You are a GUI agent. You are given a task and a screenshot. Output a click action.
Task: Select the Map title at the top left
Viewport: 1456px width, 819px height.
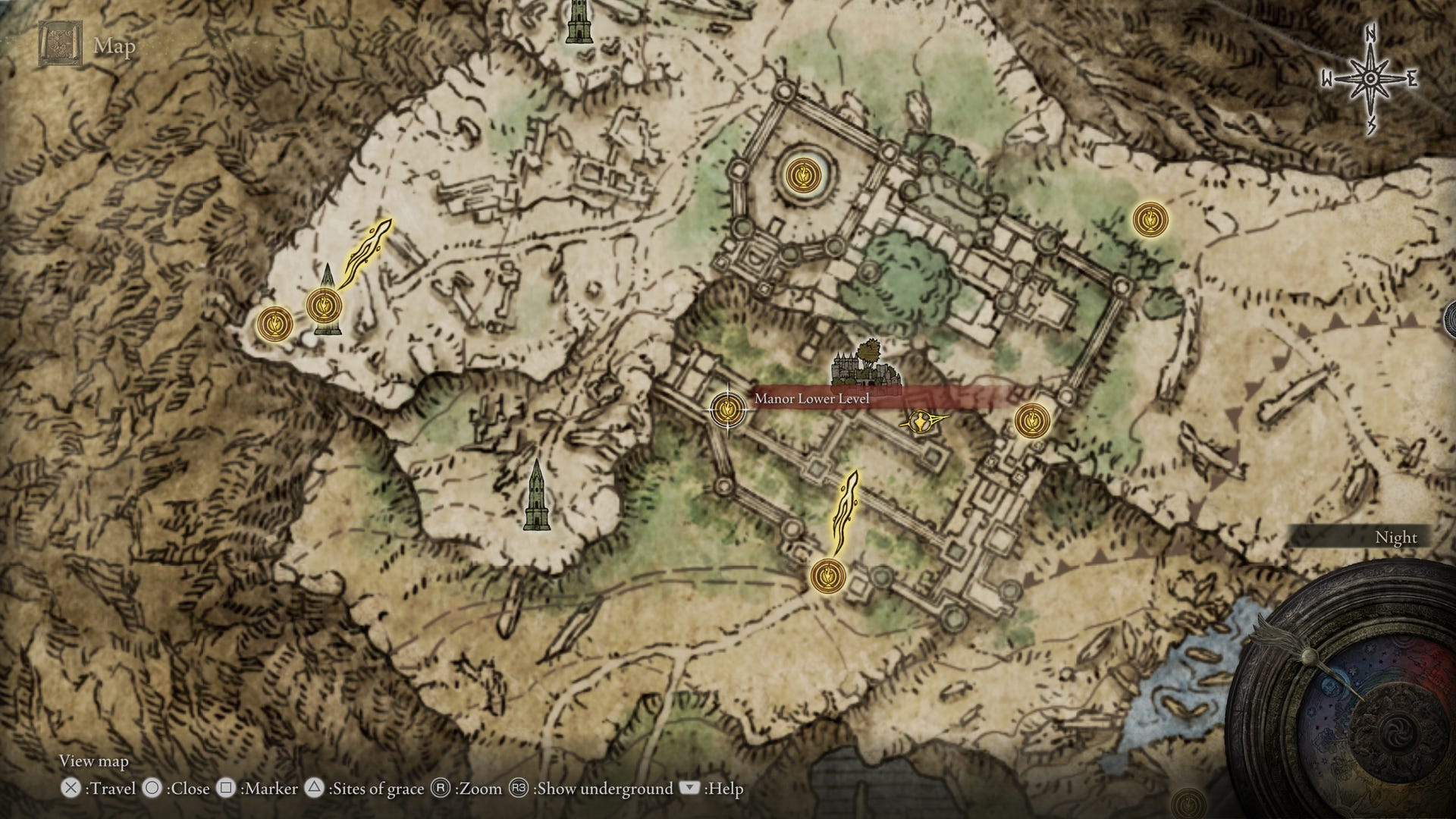[112, 47]
